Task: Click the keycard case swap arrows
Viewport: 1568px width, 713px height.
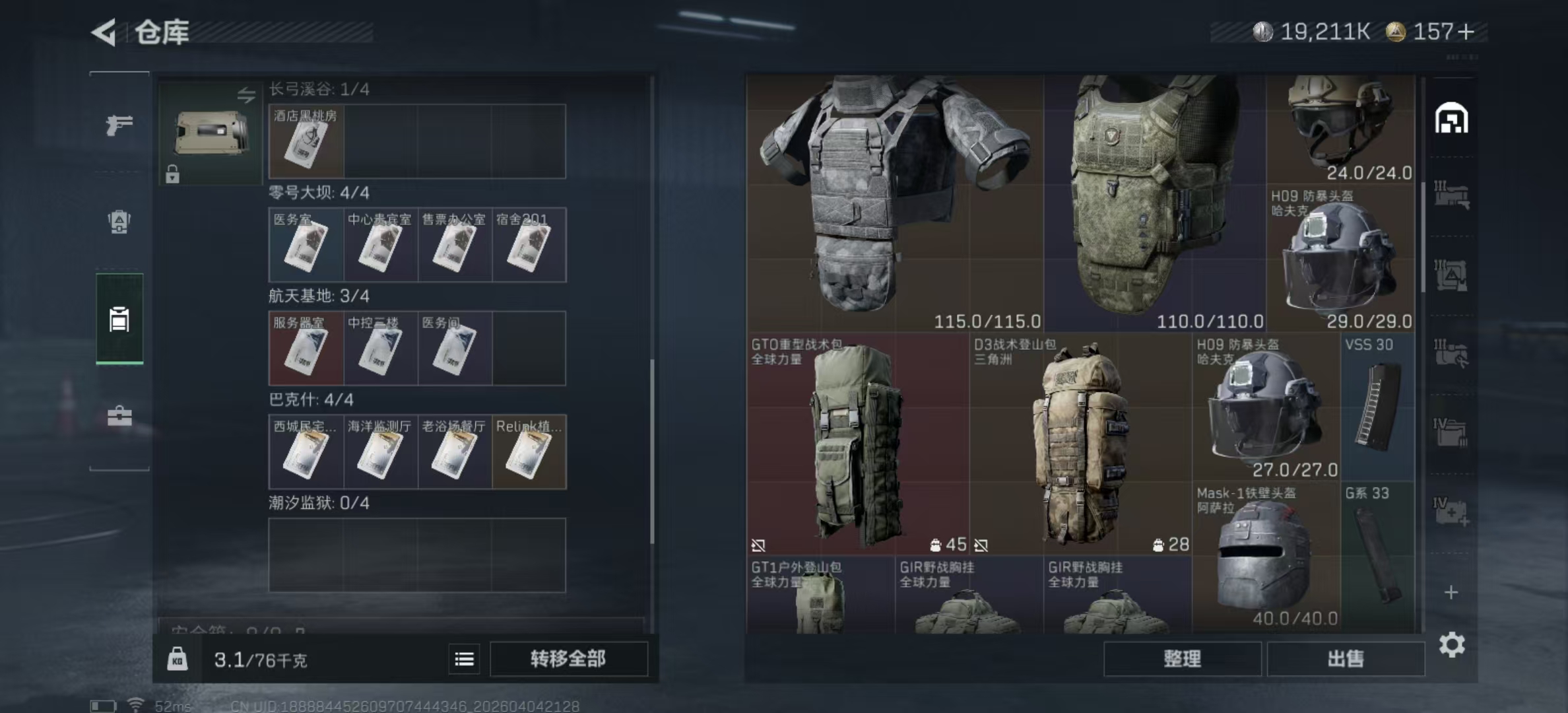Action: point(246,95)
